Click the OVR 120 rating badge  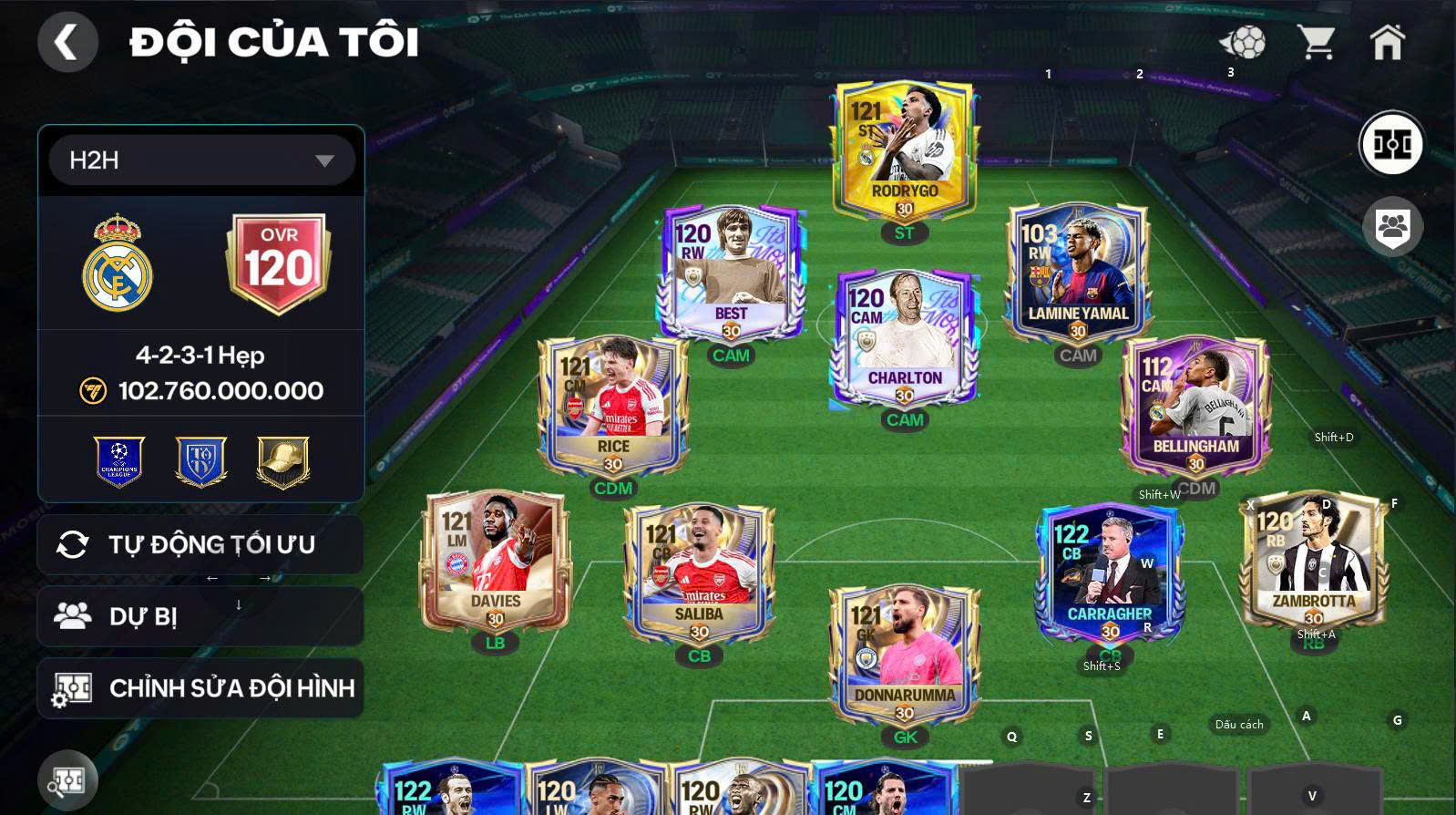pyautogui.click(x=280, y=264)
